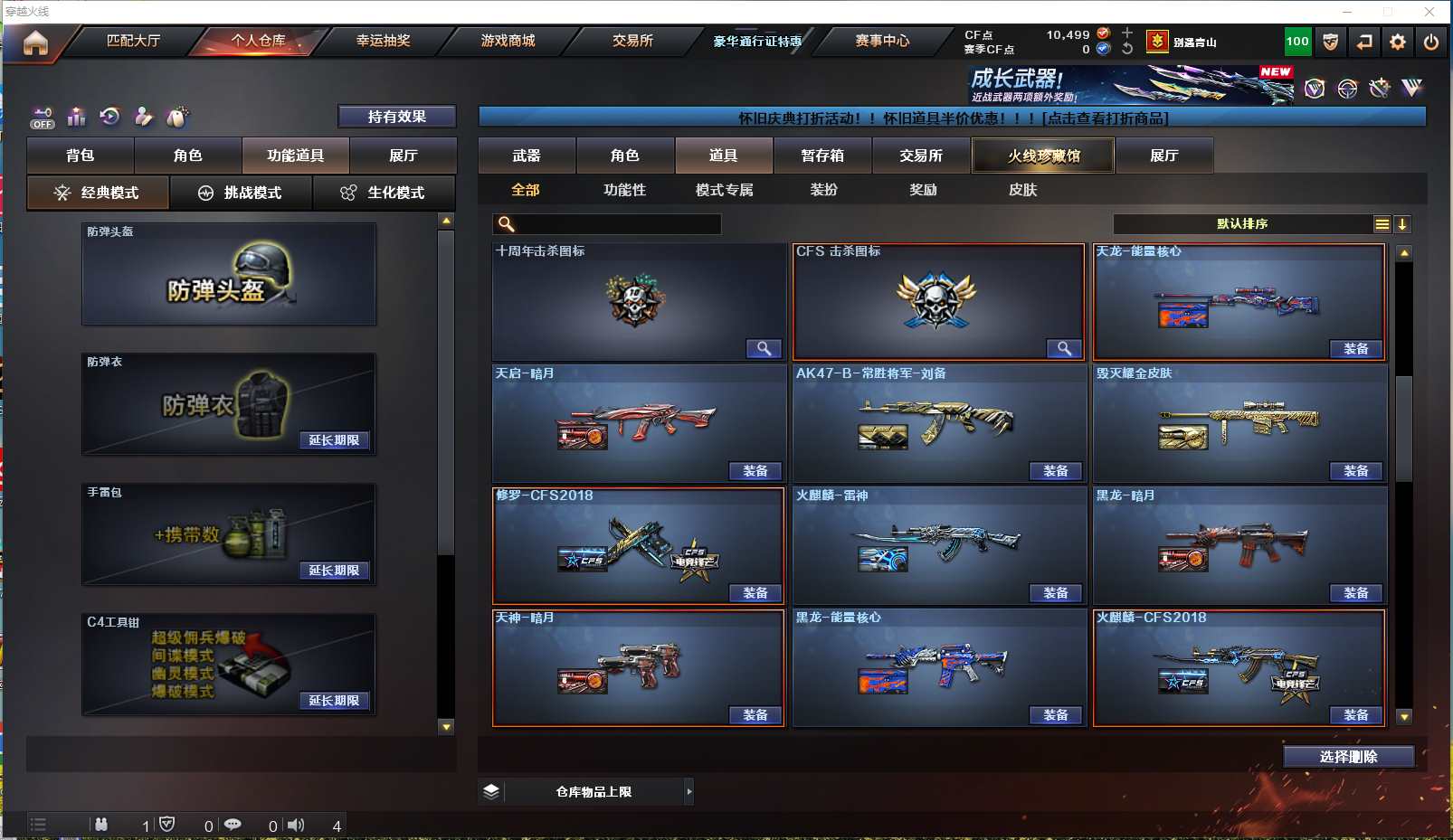Select the 生化模式 mode tab
Image resolution: width=1453 pixels, height=840 pixels.
point(384,193)
